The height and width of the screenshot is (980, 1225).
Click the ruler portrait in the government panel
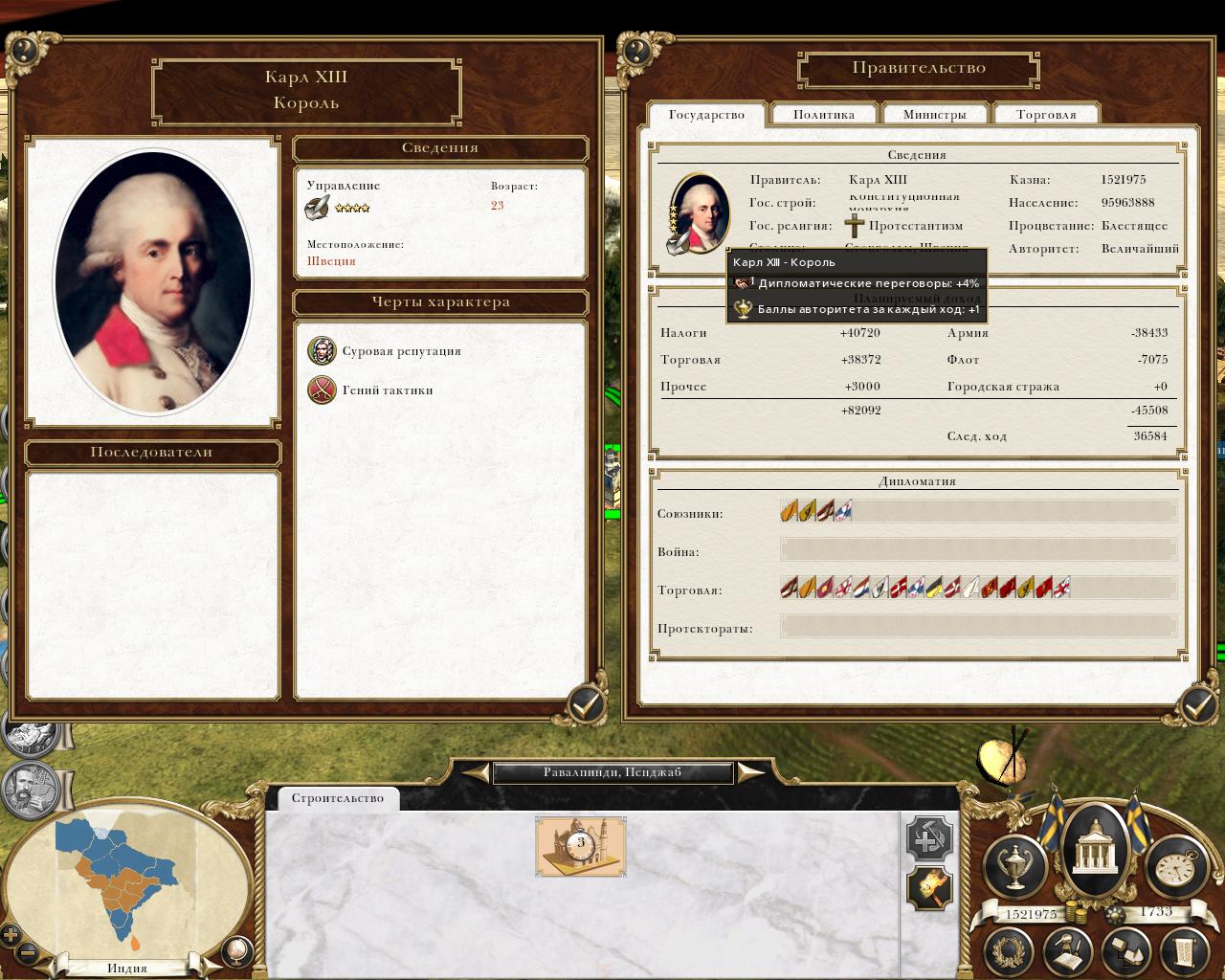[x=698, y=212]
